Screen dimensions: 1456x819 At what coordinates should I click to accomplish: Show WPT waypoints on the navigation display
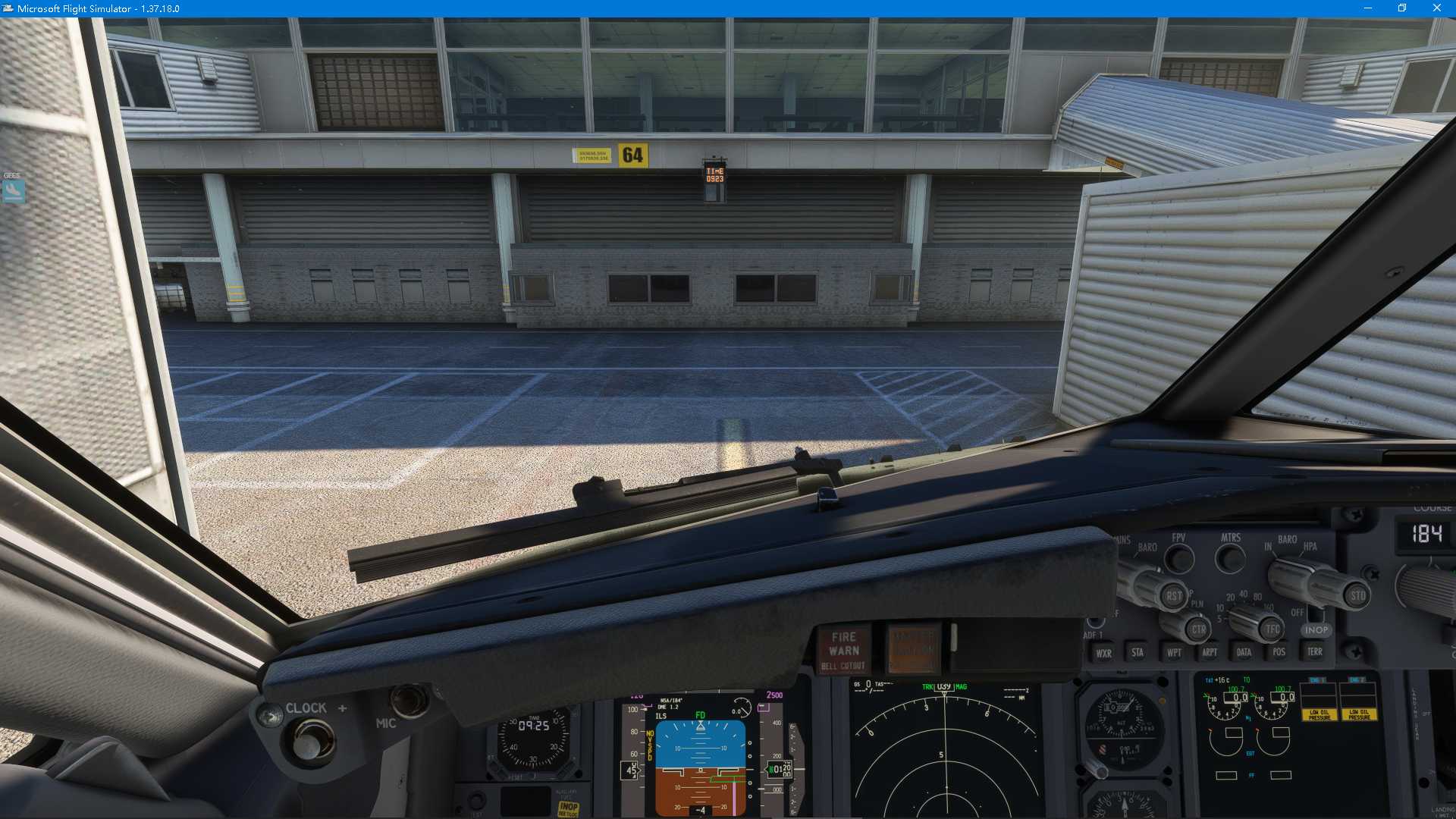pos(1174,652)
